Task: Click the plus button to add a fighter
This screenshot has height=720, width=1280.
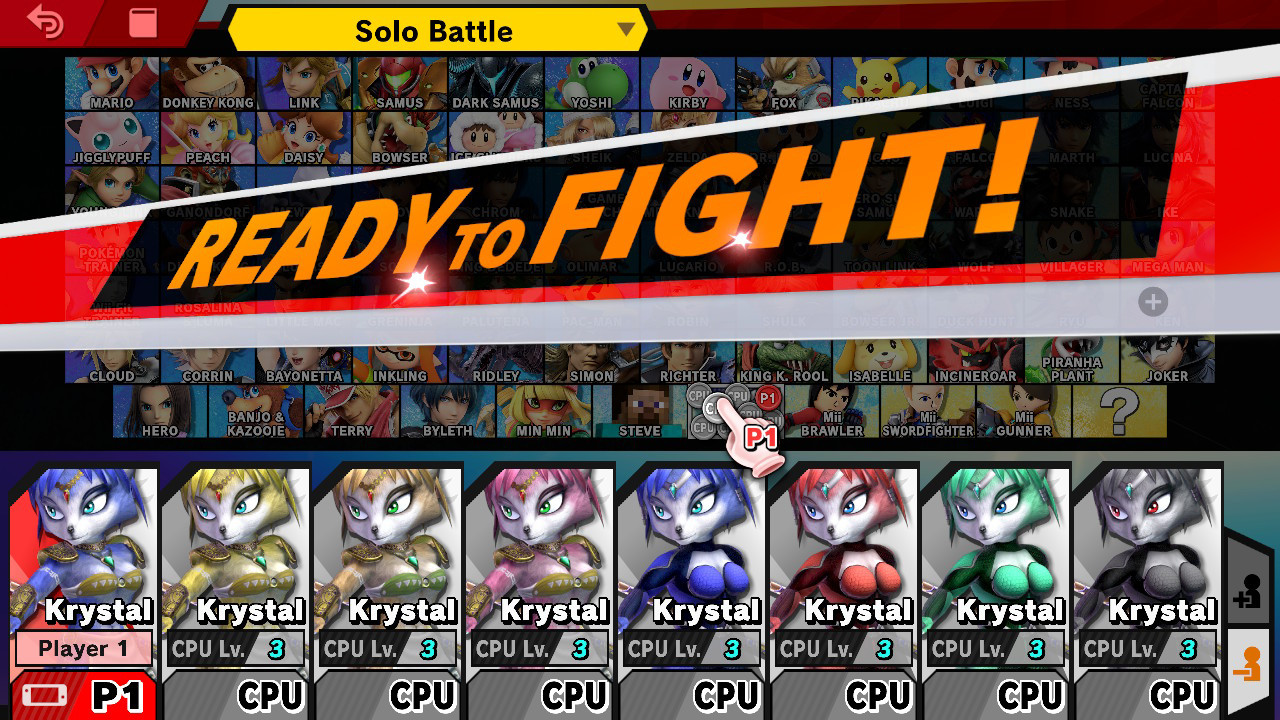Action: [x=1153, y=302]
